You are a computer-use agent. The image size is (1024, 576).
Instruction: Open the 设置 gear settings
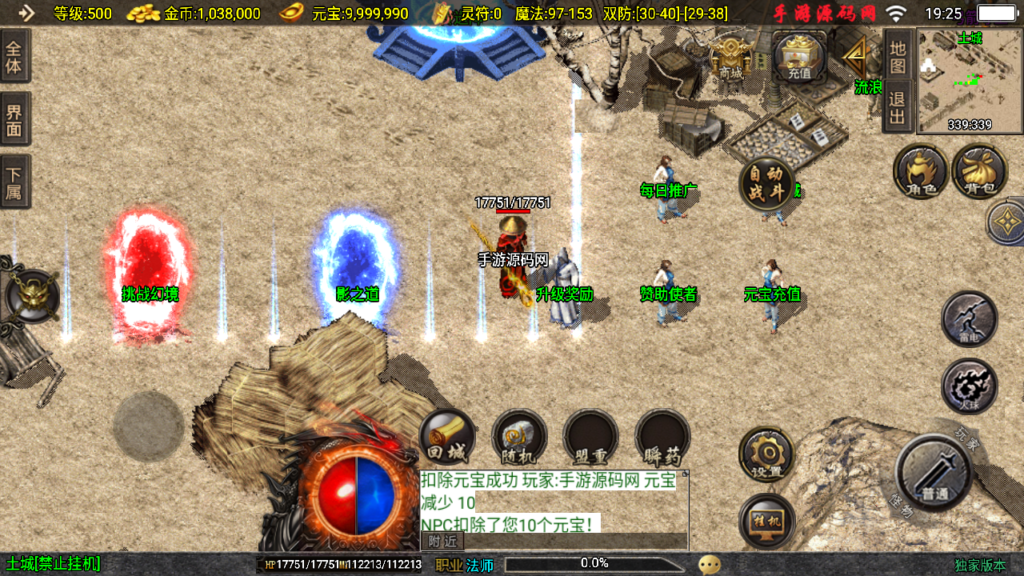[767, 456]
